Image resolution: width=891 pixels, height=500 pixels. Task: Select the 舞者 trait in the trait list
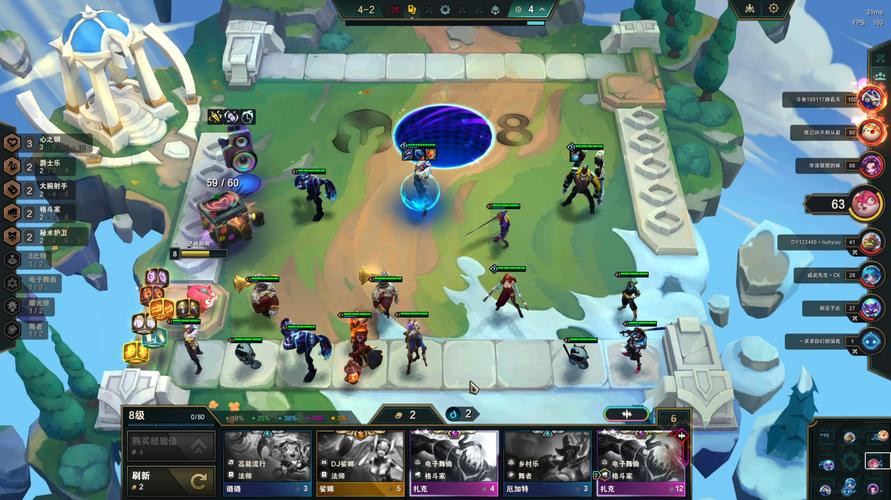[30, 327]
